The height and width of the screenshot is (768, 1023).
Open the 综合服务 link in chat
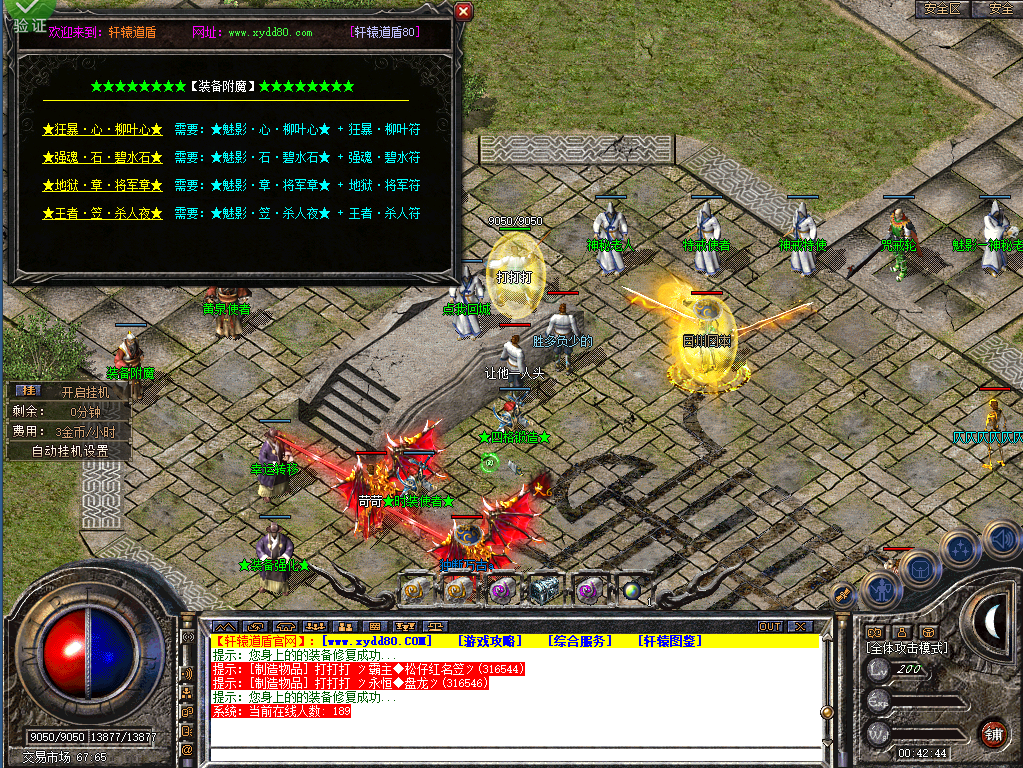tap(580, 640)
